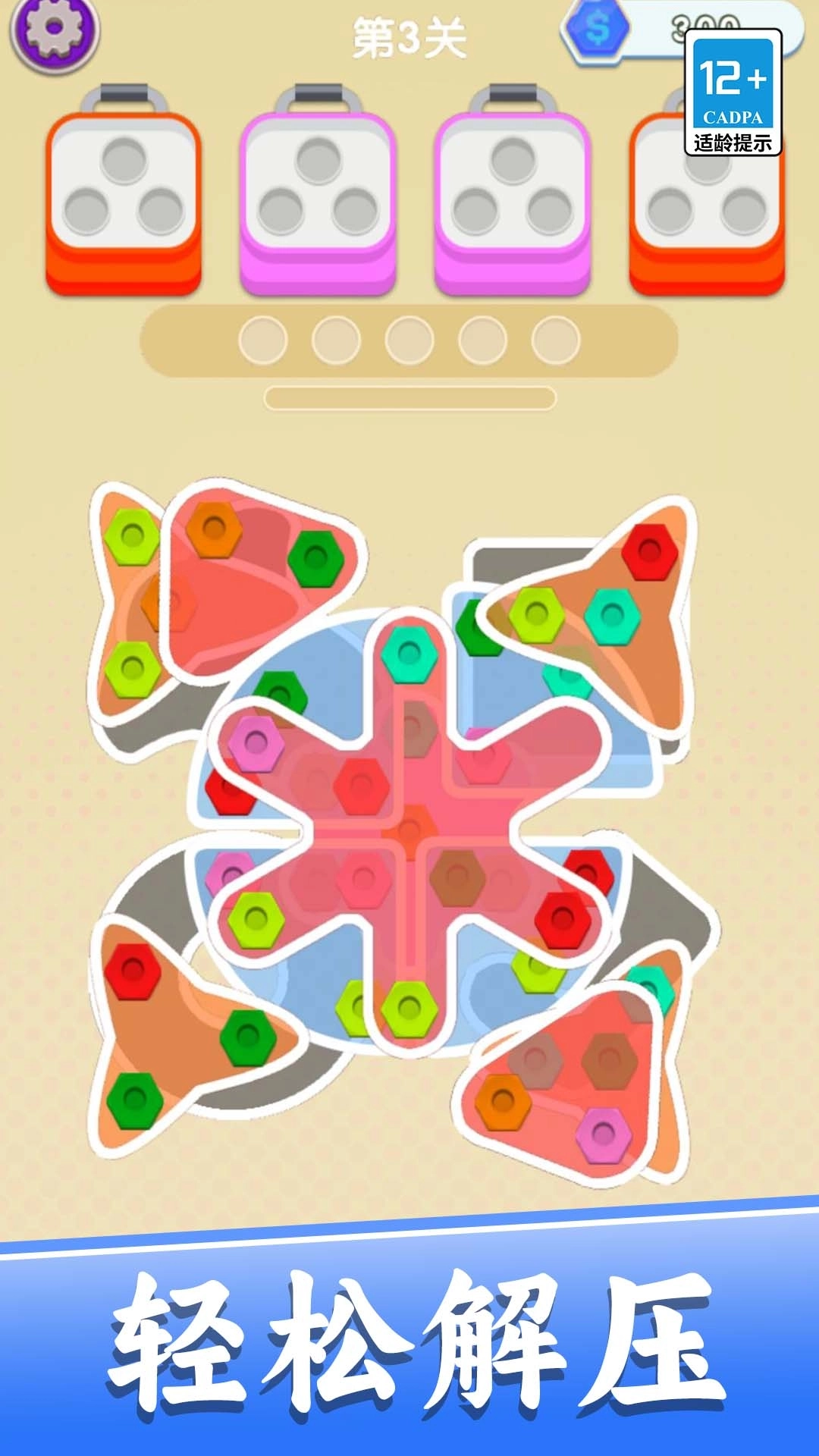Tap the blue dollar coin icon
Viewport: 819px width, 1456px height.
598,29
